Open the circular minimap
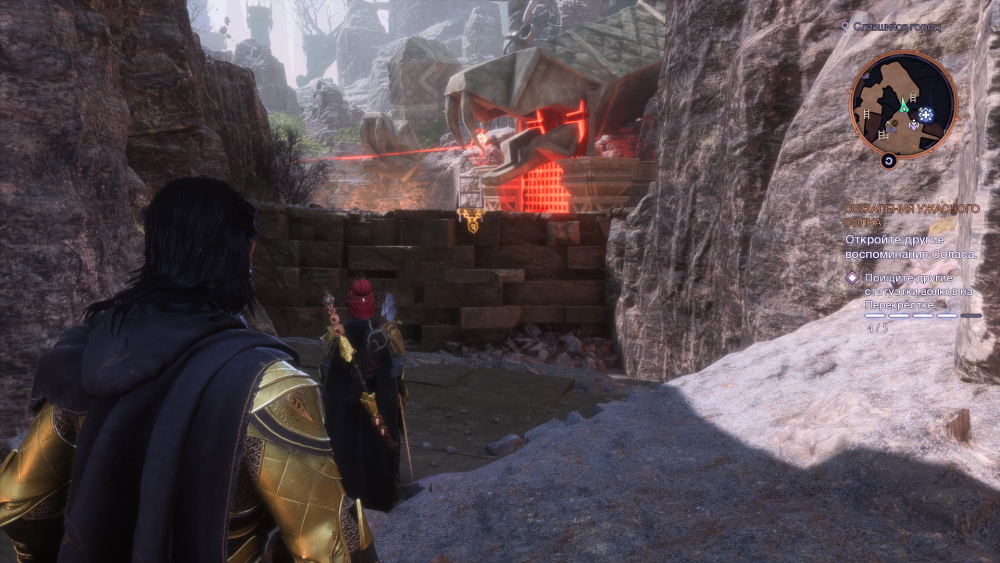This screenshot has height=563, width=1000. [902, 105]
